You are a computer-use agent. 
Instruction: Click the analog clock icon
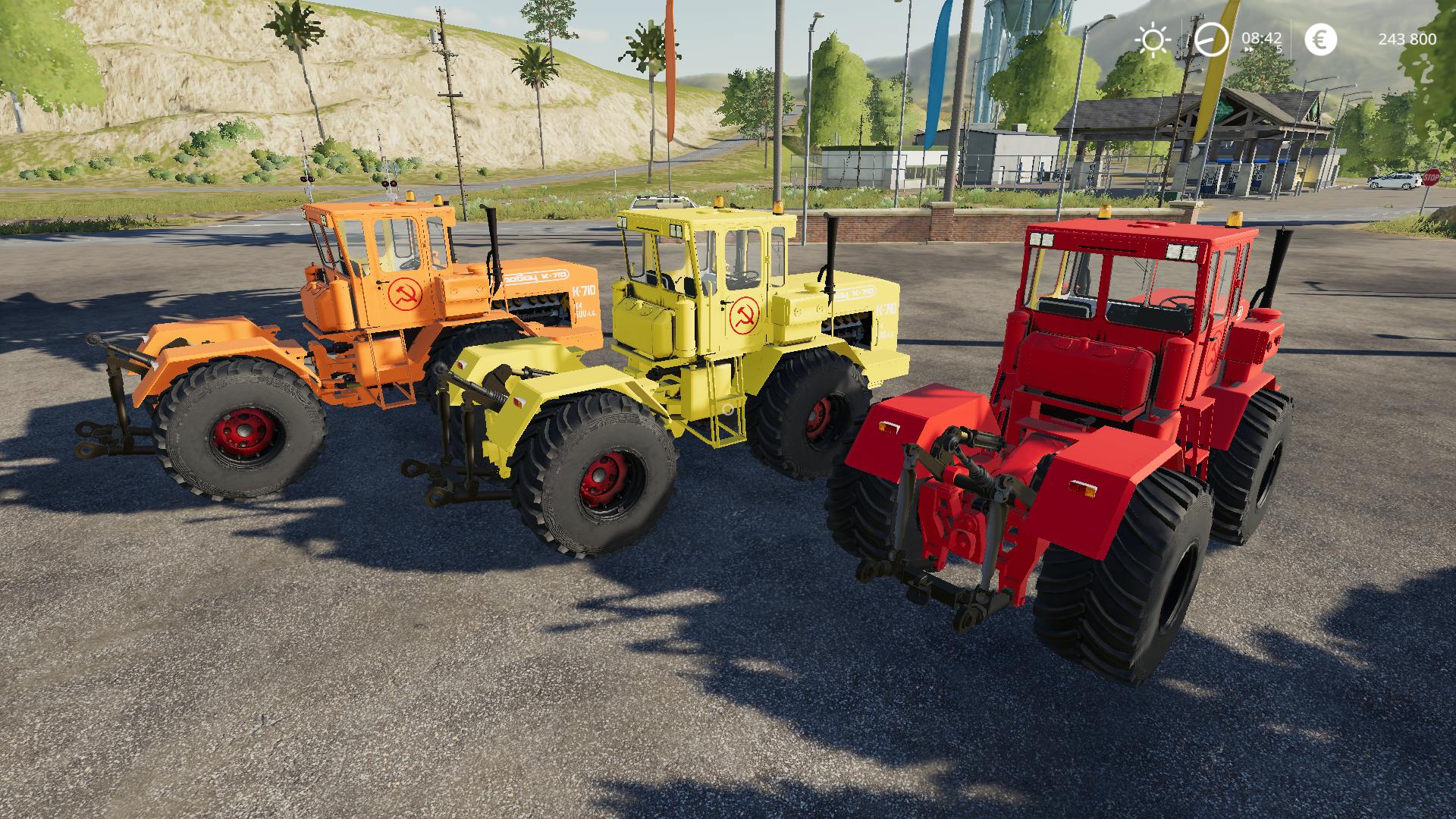click(x=1211, y=39)
